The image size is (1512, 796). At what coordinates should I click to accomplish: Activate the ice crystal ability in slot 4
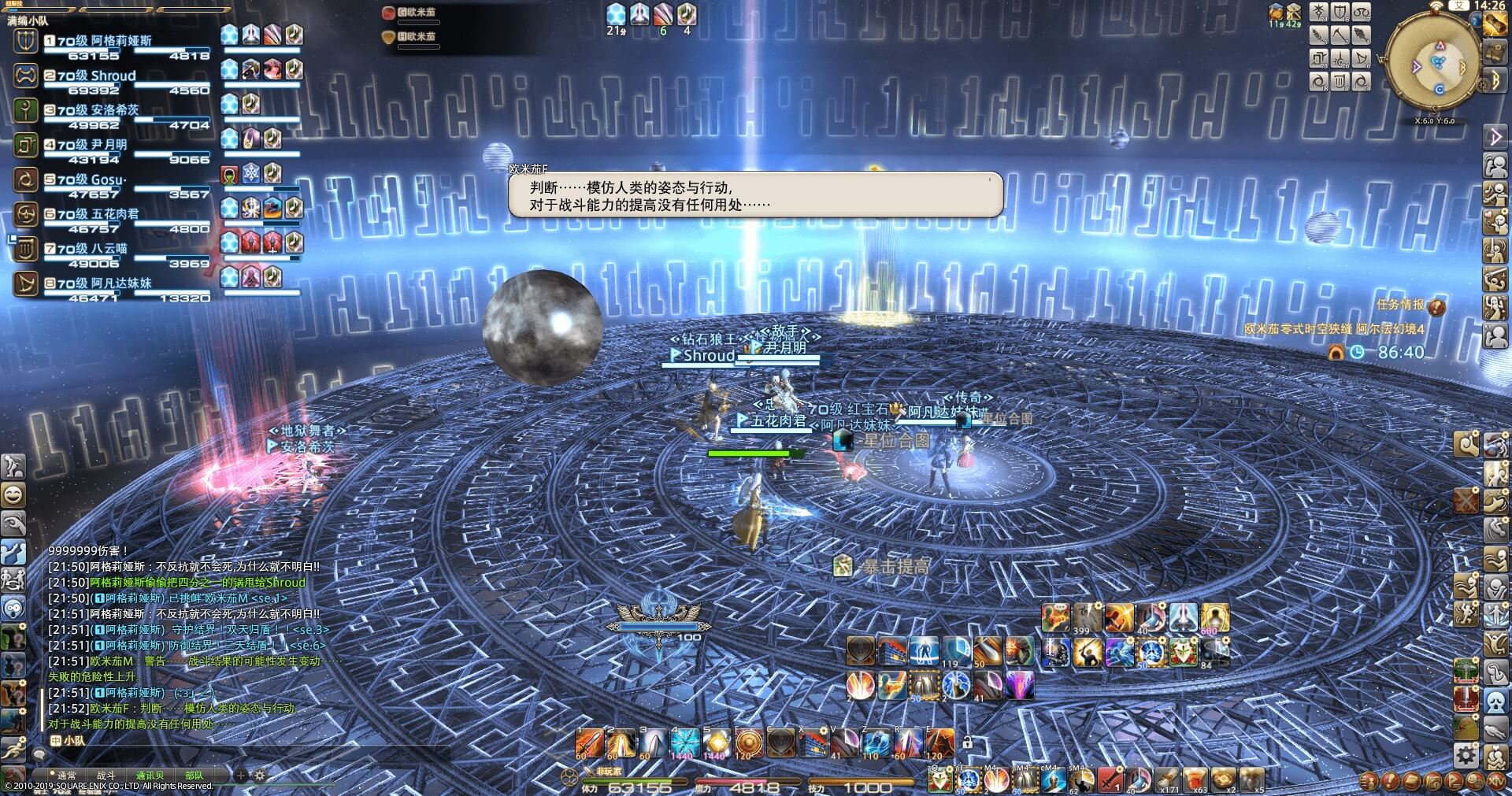pyautogui.click(x=684, y=743)
